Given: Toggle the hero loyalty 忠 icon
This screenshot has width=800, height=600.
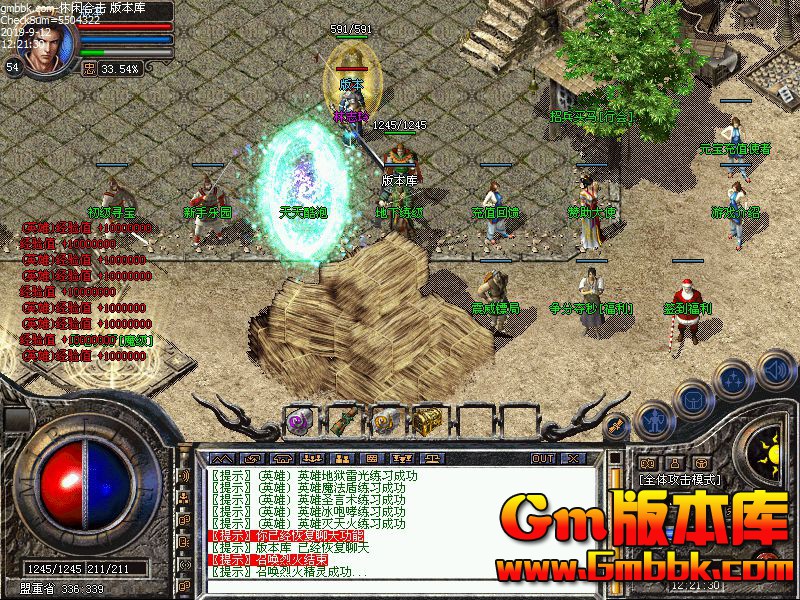Looking at the screenshot, I should 89,68.
